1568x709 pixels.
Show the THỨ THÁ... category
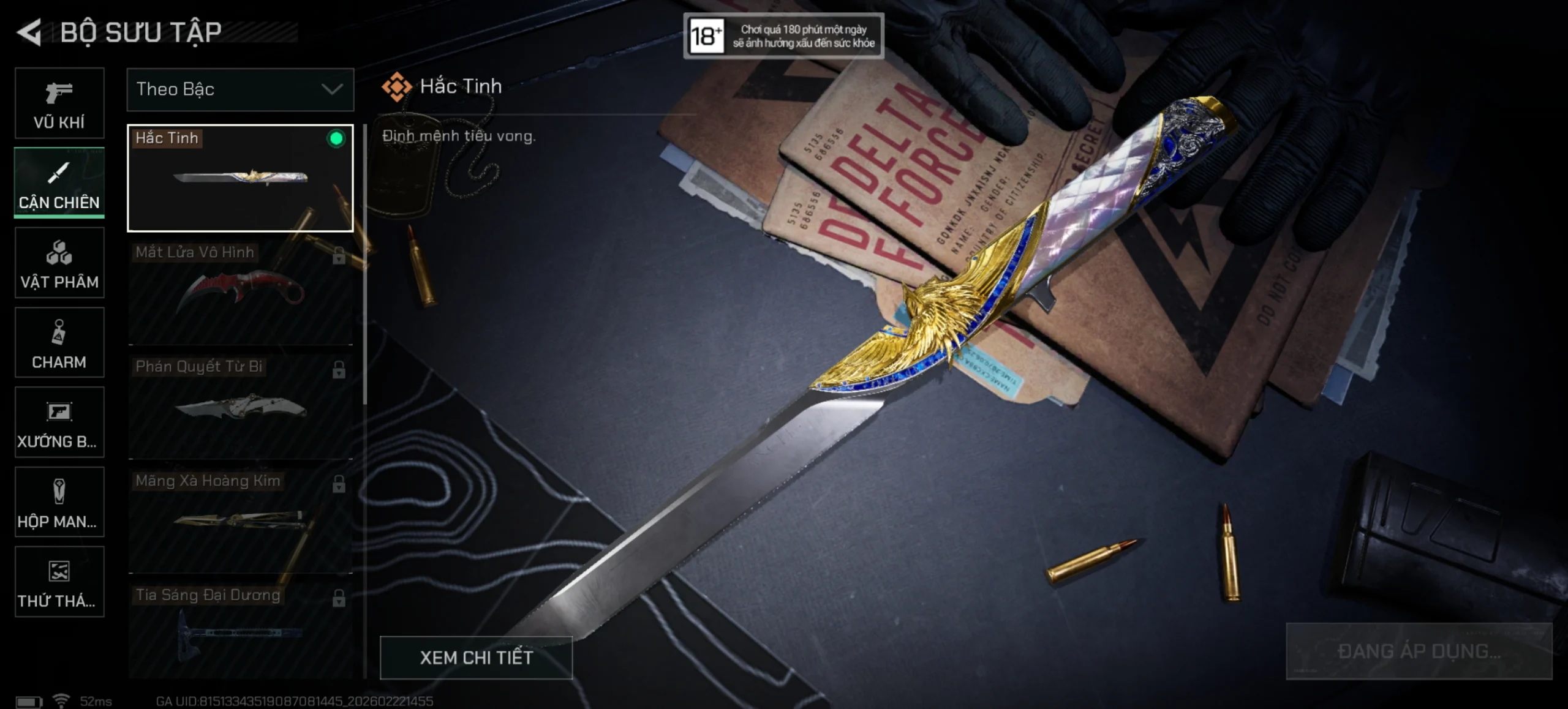click(59, 582)
